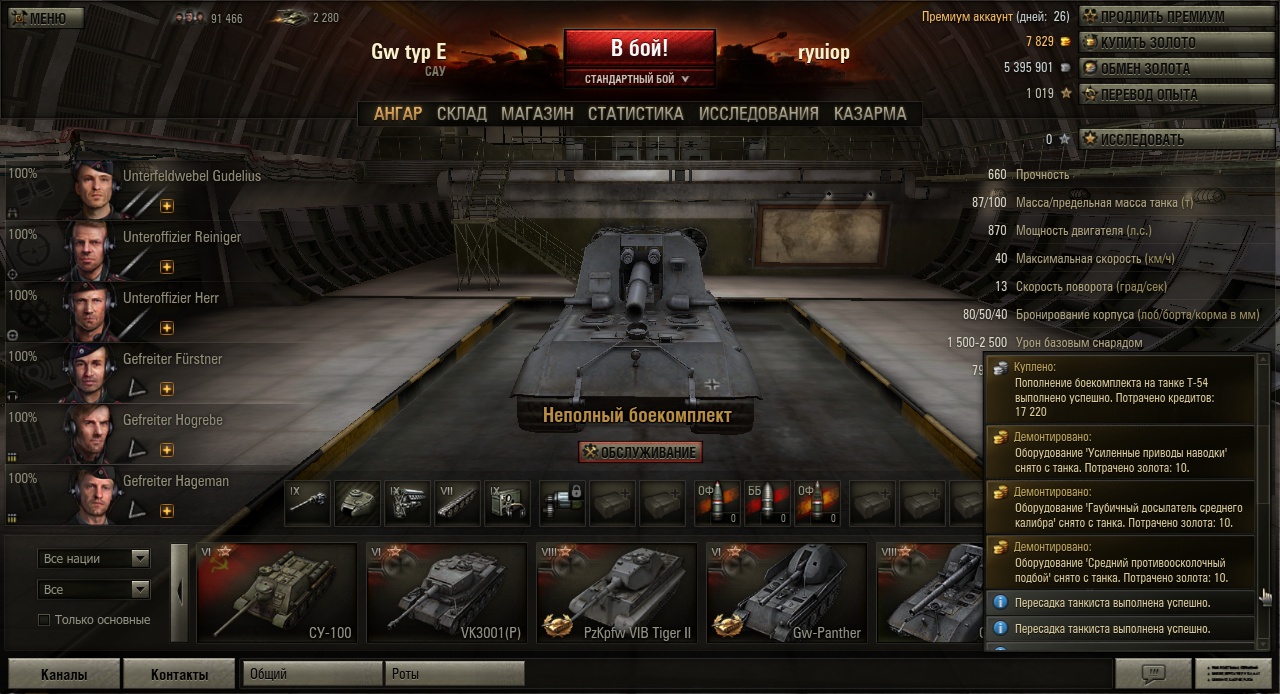Open the Контакты button
1280x694 pixels.
click(x=179, y=675)
